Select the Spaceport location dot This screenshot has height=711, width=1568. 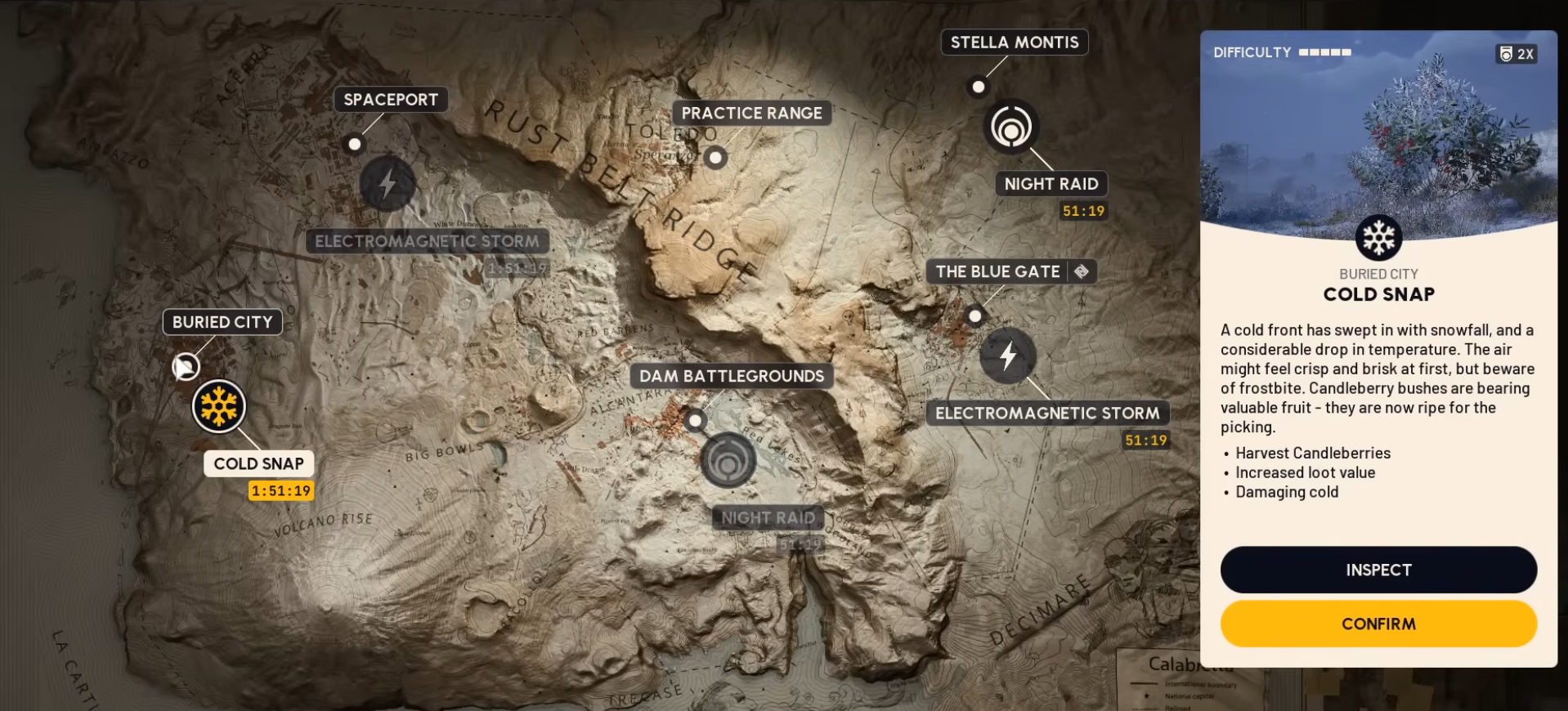pyautogui.click(x=354, y=143)
